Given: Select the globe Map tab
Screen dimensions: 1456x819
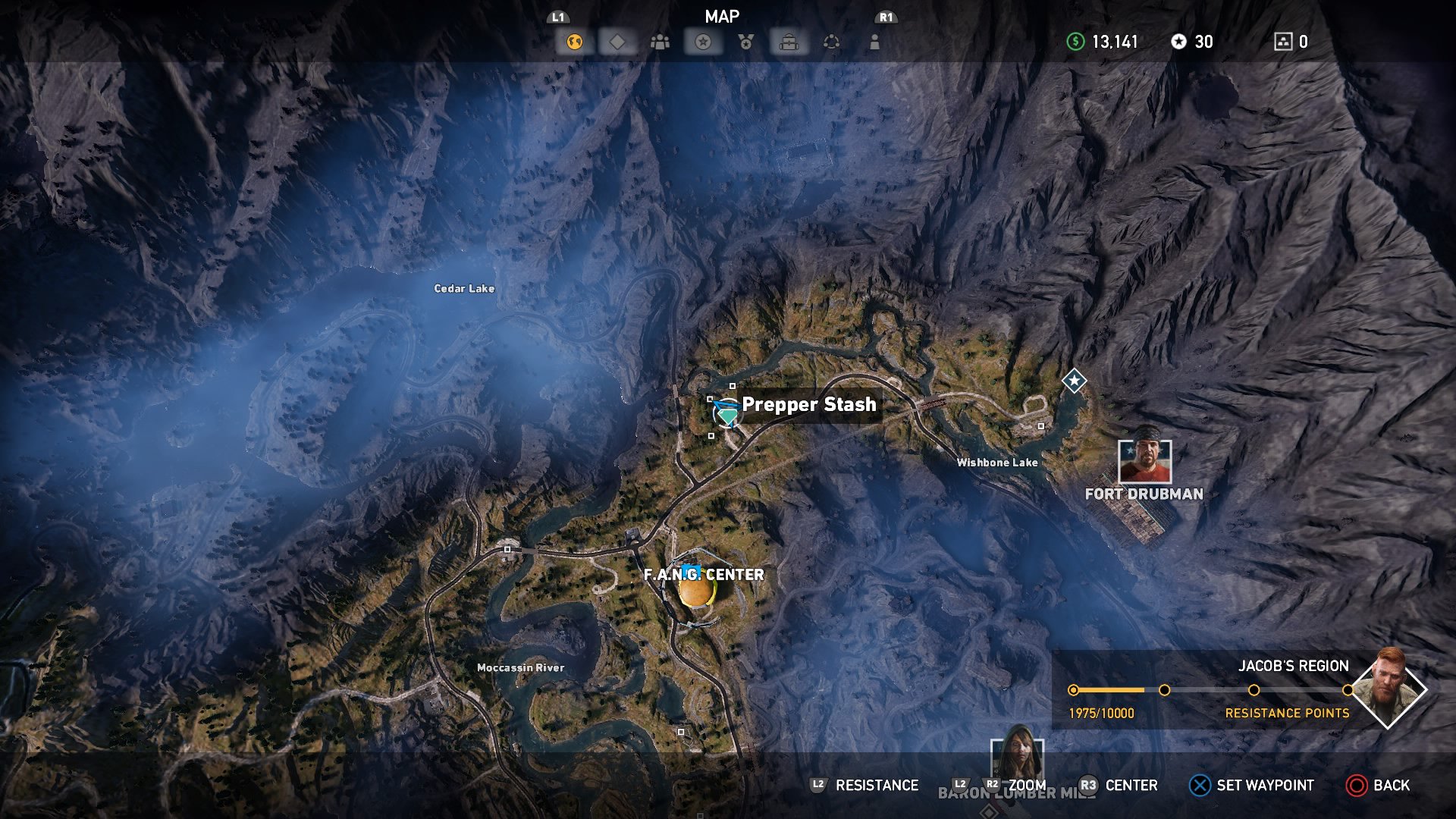Looking at the screenshot, I should (x=574, y=42).
